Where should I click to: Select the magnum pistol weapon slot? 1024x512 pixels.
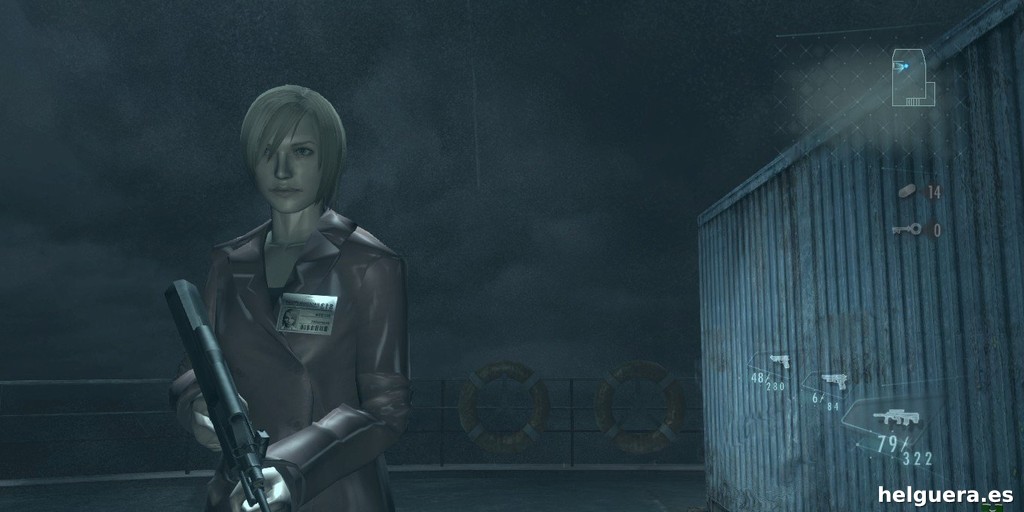coord(832,381)
